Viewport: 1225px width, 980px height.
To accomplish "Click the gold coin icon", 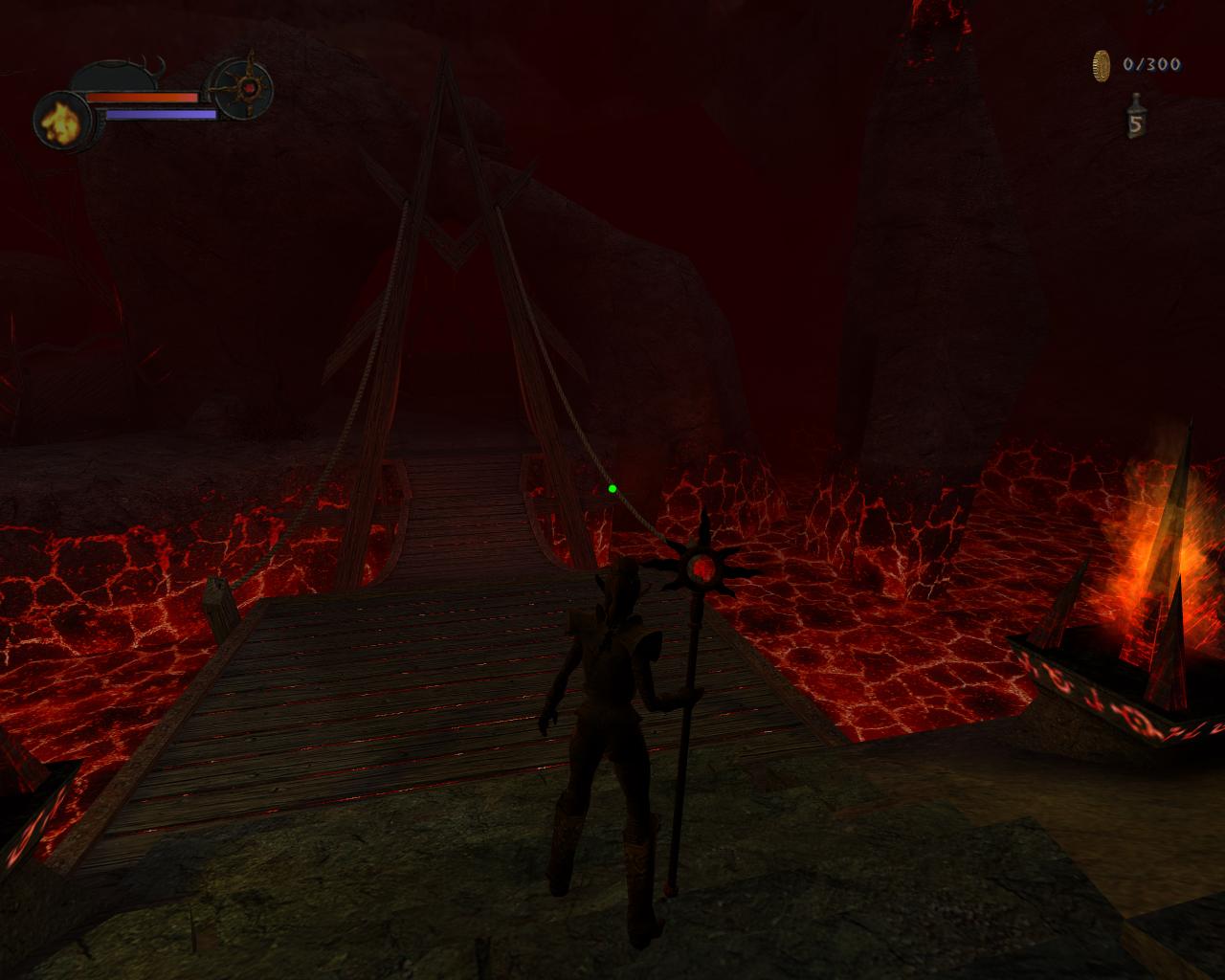I will pyautogui.click(x=1102, y=65).
